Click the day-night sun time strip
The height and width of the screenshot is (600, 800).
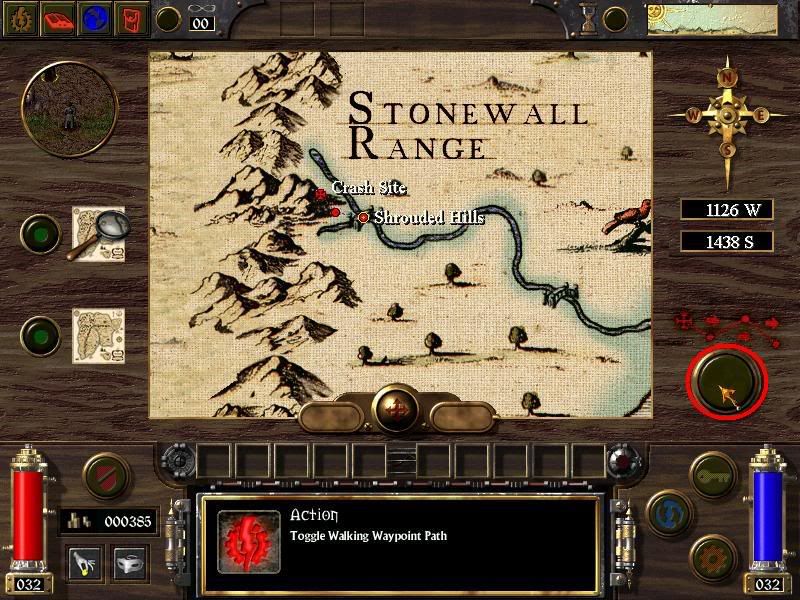(712, 19)
